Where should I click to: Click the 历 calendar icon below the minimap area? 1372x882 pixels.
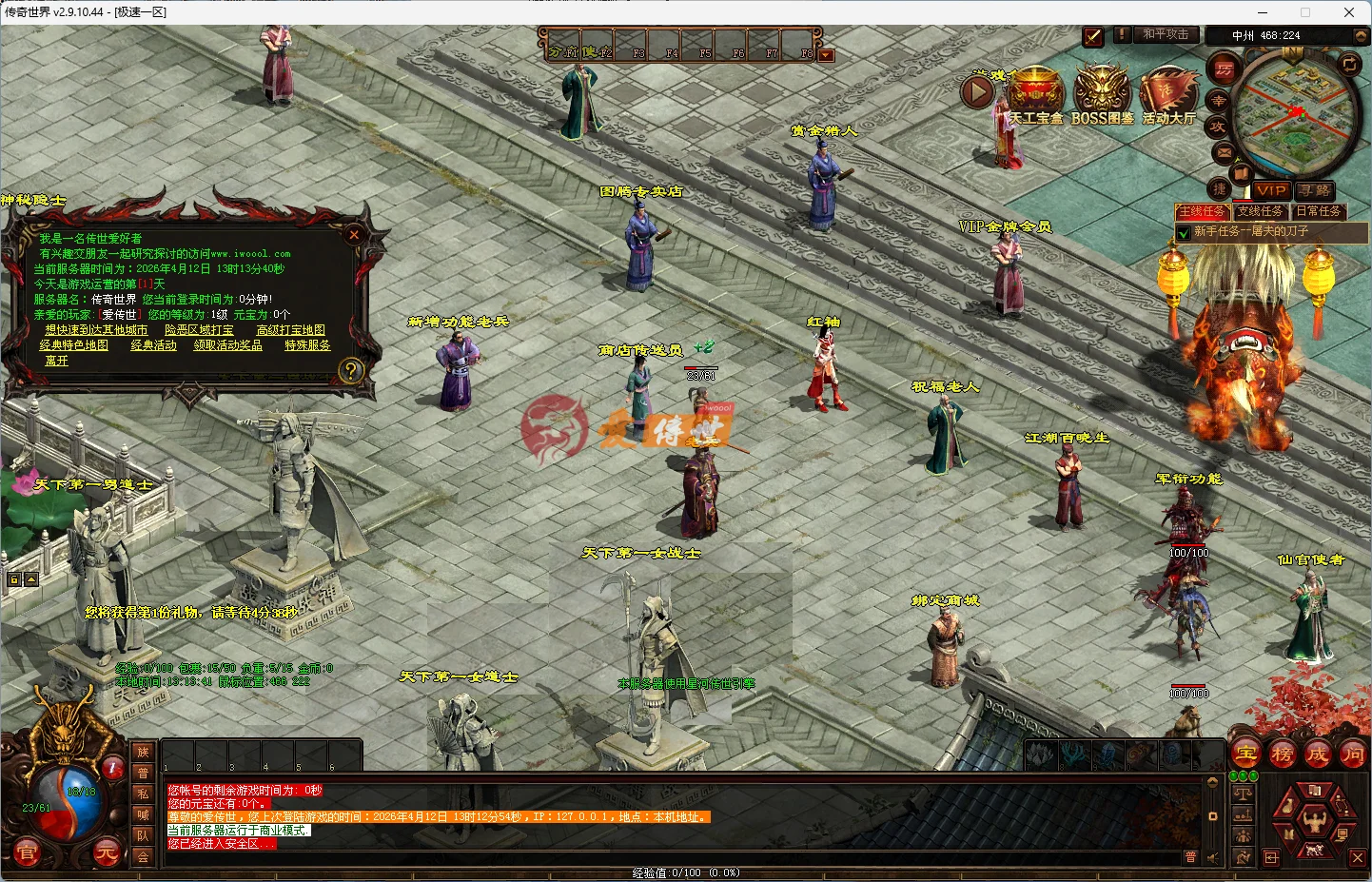coord(1226,69)
